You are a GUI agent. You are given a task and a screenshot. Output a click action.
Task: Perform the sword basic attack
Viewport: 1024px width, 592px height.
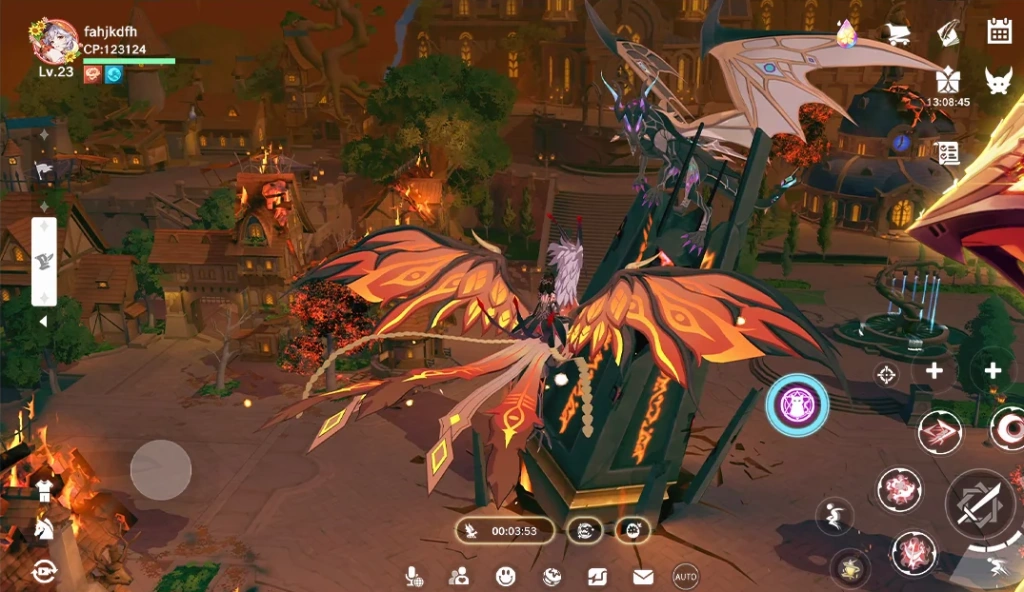(977, 505)
